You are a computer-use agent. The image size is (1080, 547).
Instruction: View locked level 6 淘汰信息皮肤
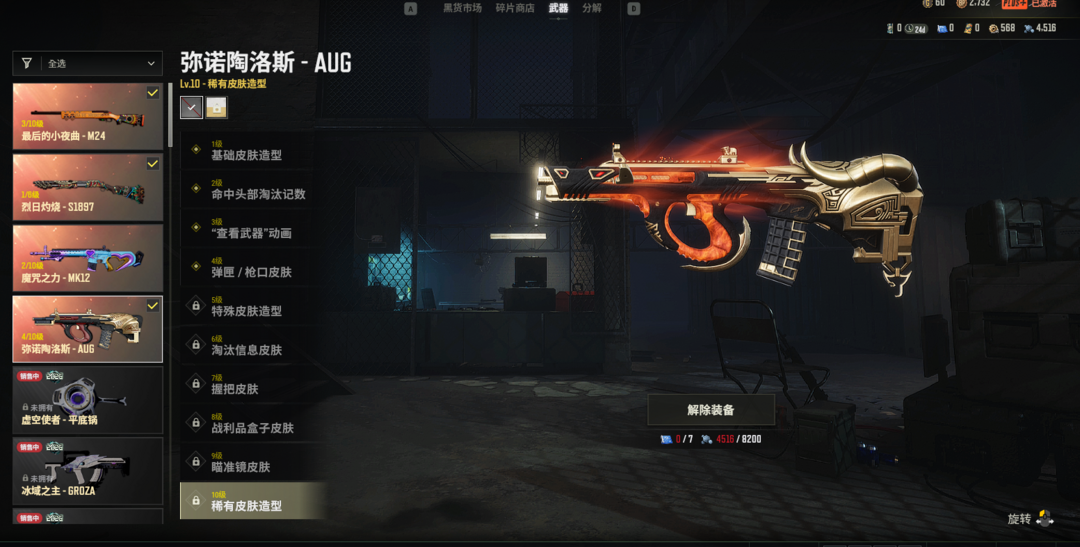247,346
